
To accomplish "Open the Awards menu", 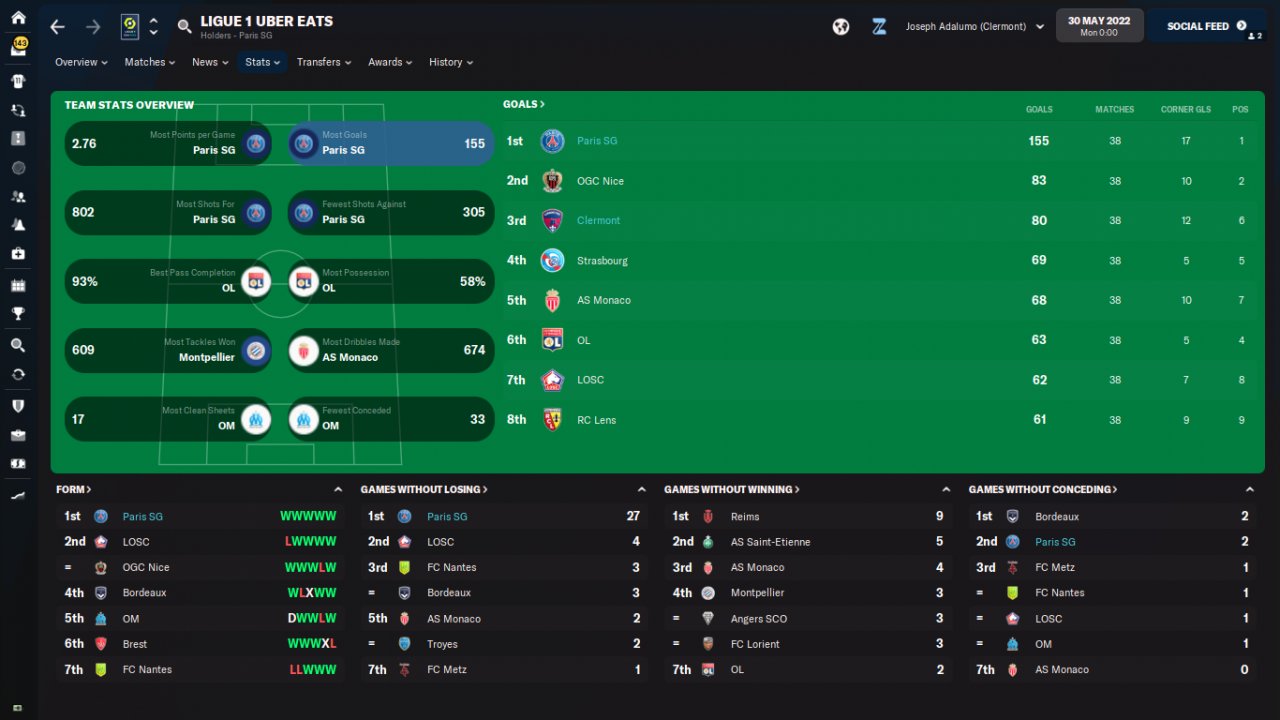I will pyautogui.click(x=390, y=62).
